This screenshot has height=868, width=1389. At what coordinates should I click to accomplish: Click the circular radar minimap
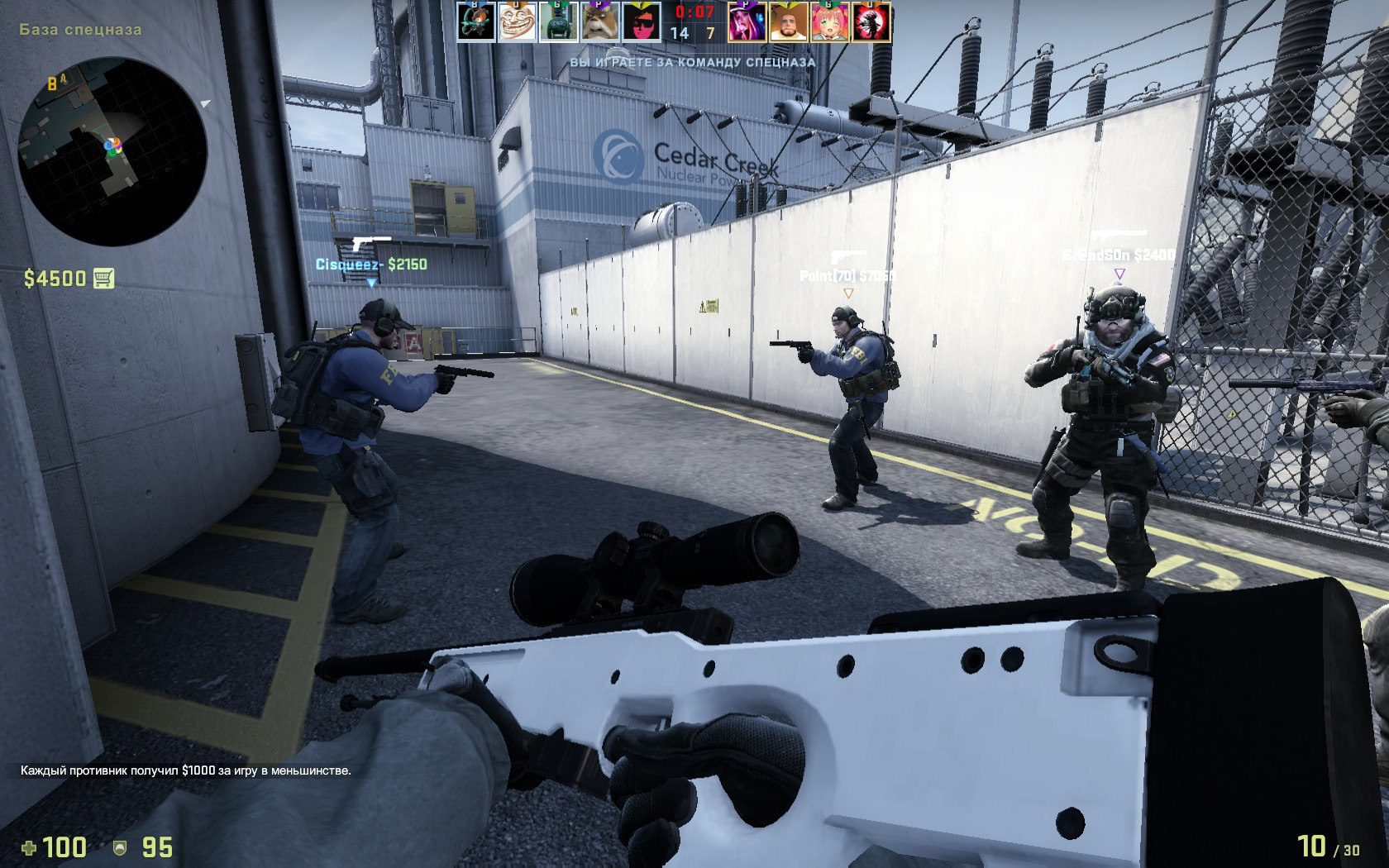click(112, 151)
